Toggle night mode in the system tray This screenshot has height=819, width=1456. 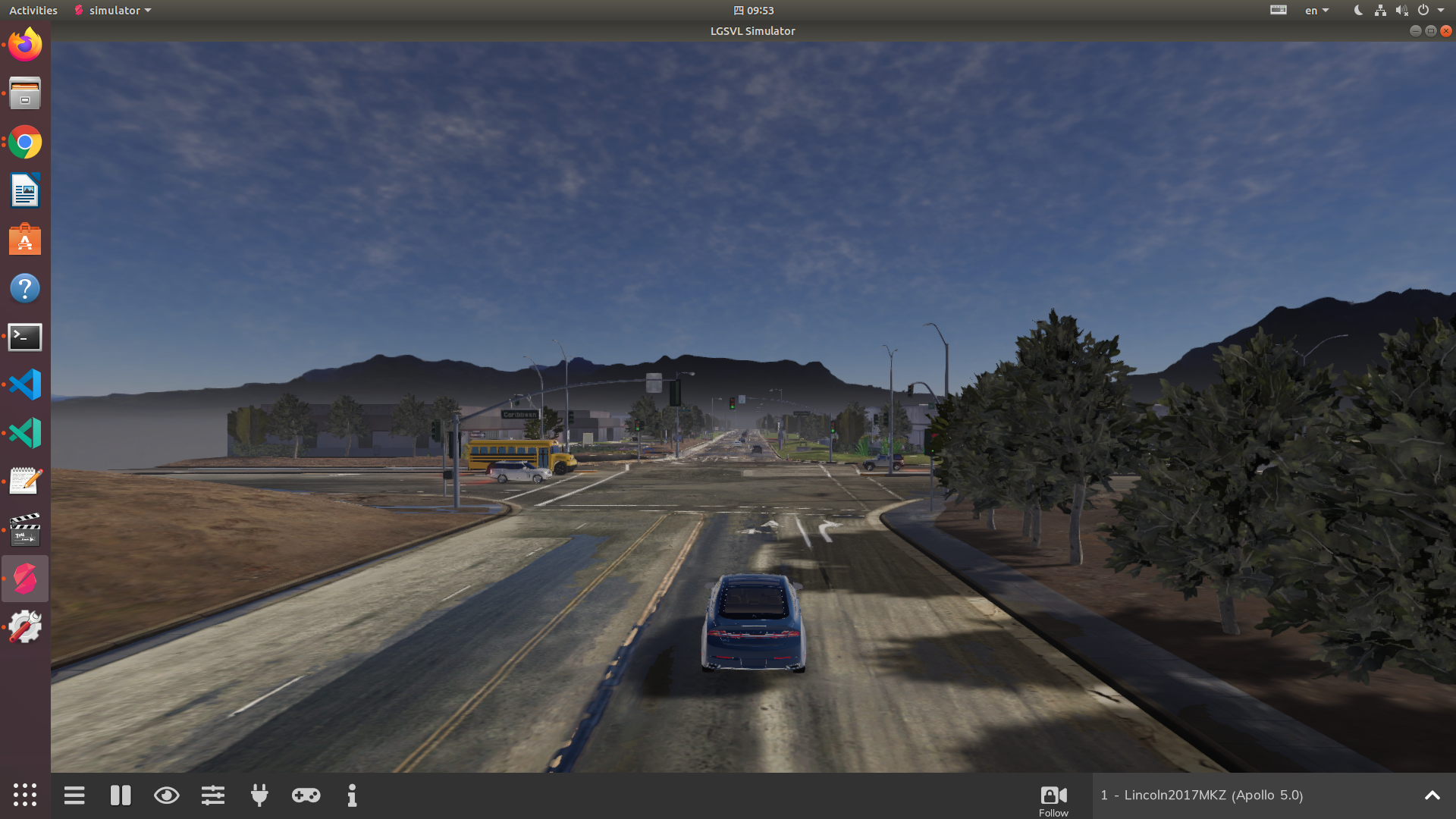pos(1357,10)
